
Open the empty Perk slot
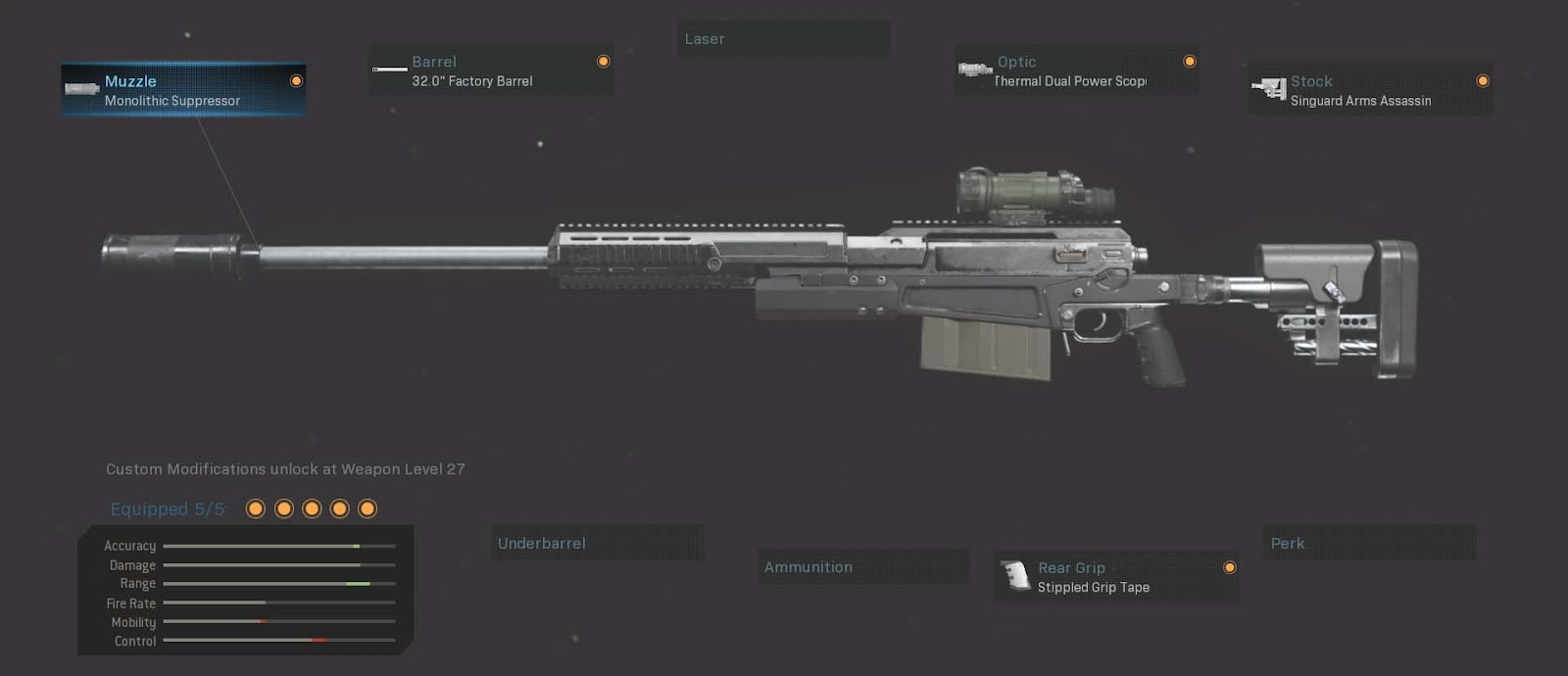1371,544
